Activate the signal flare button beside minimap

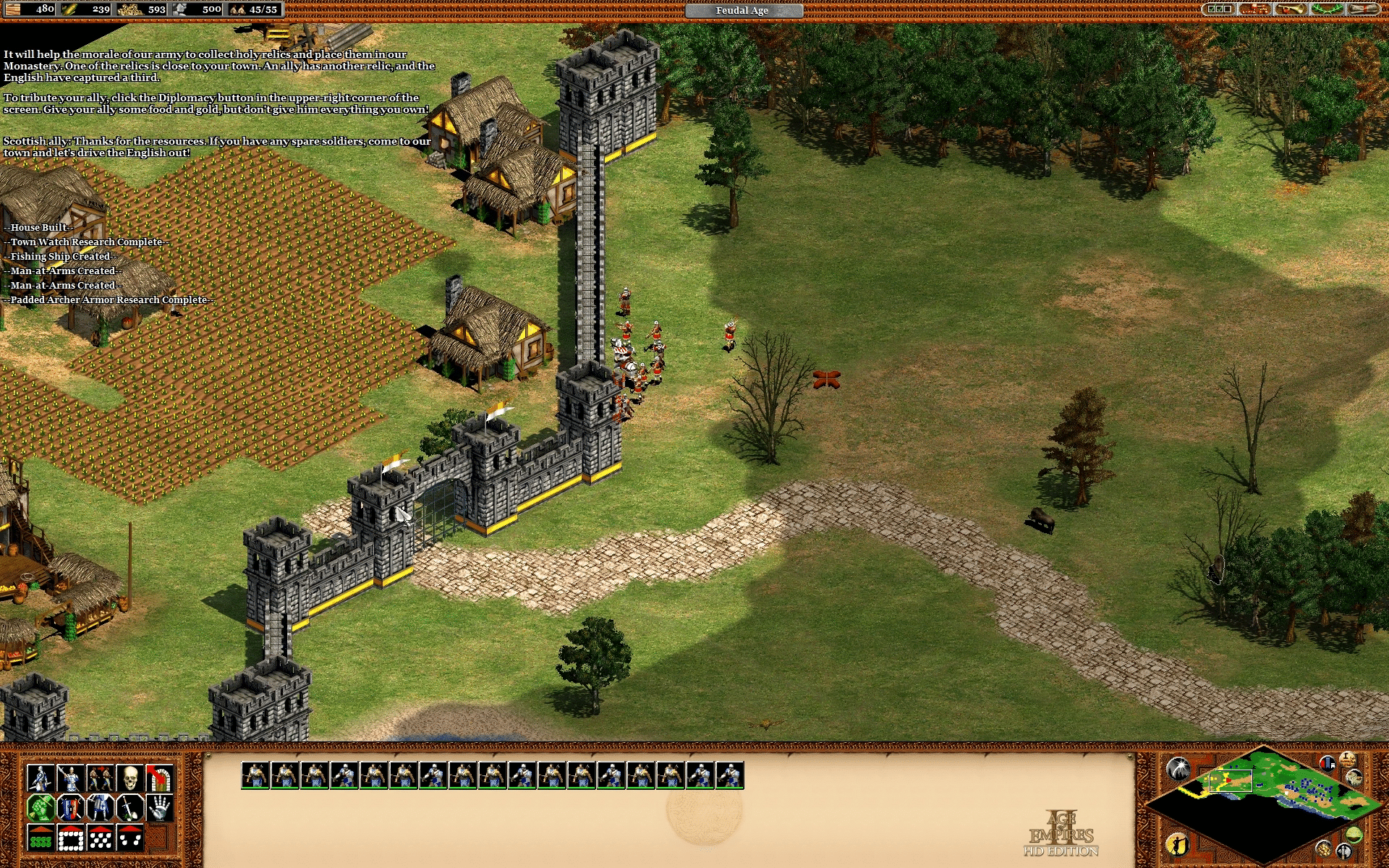(1178, 768)
